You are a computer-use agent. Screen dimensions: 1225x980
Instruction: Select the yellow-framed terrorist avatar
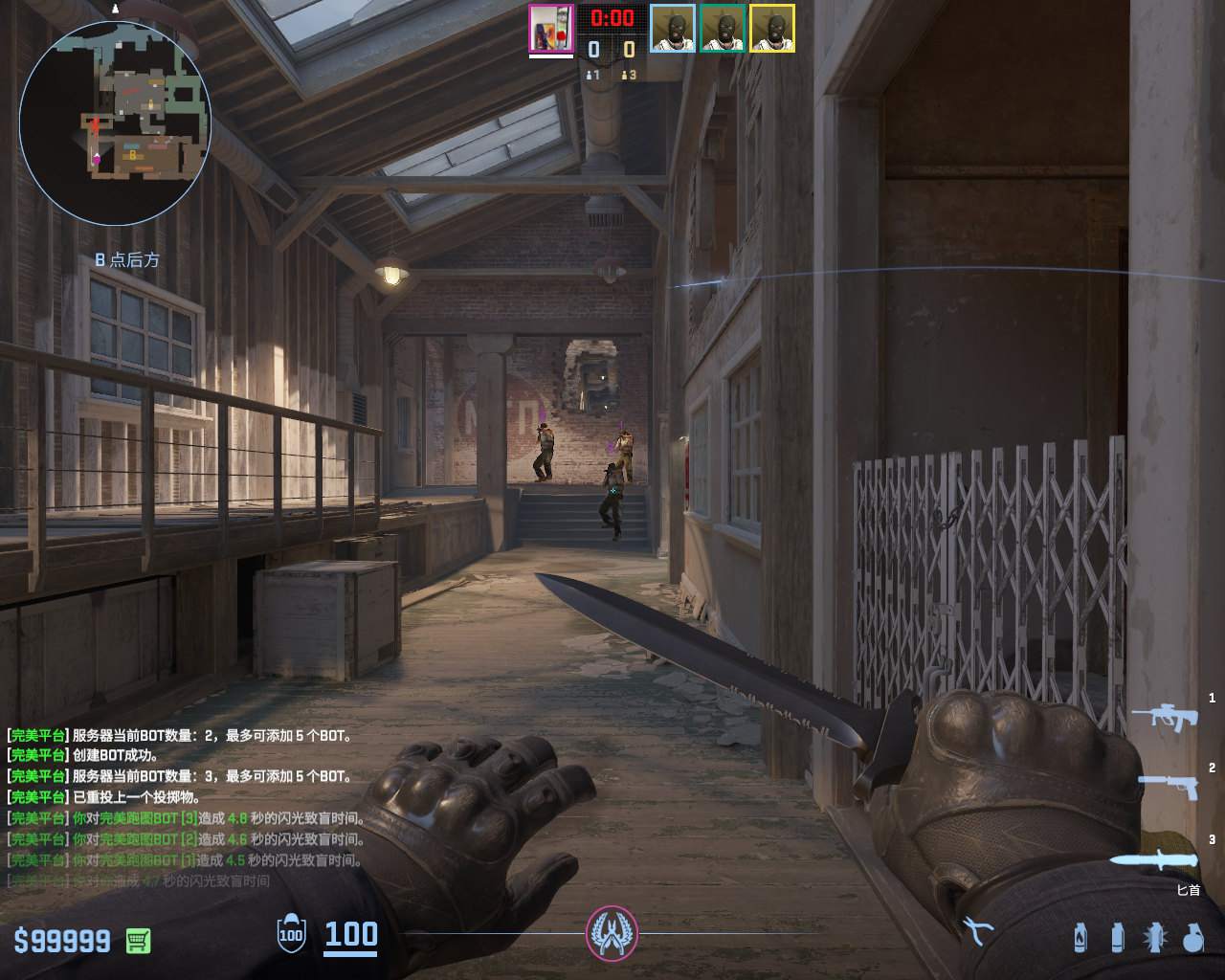tap(772, 29)
